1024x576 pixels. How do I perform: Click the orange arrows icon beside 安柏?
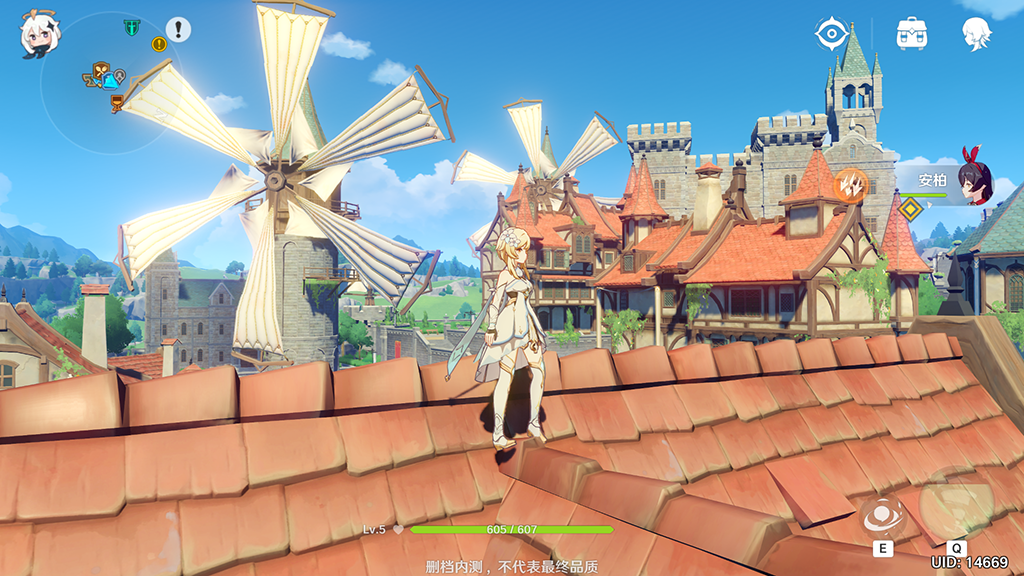(x=851, y=184)
